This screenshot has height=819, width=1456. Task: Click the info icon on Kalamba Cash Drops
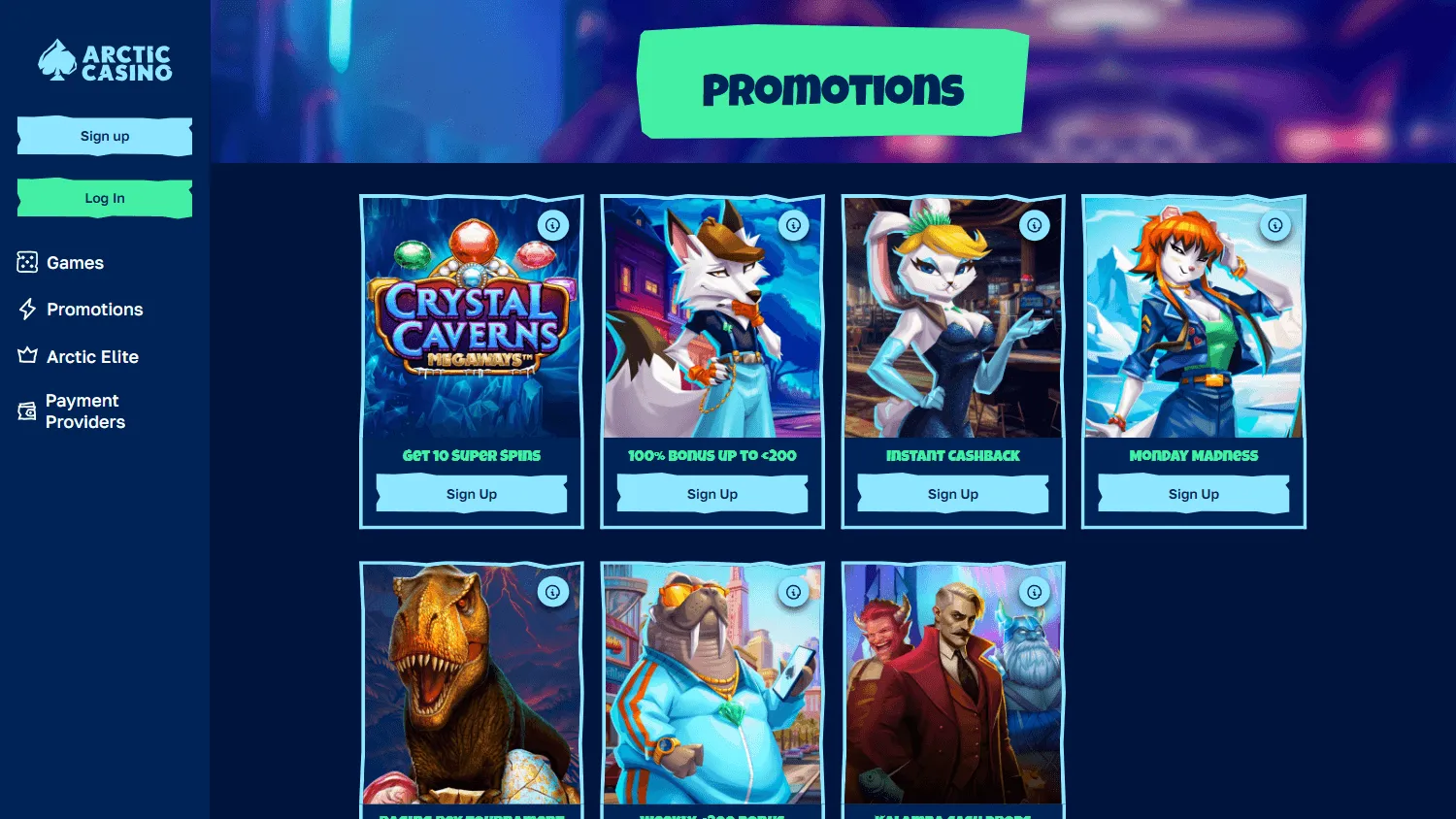pyautogui.click(x=1035, y=591)
